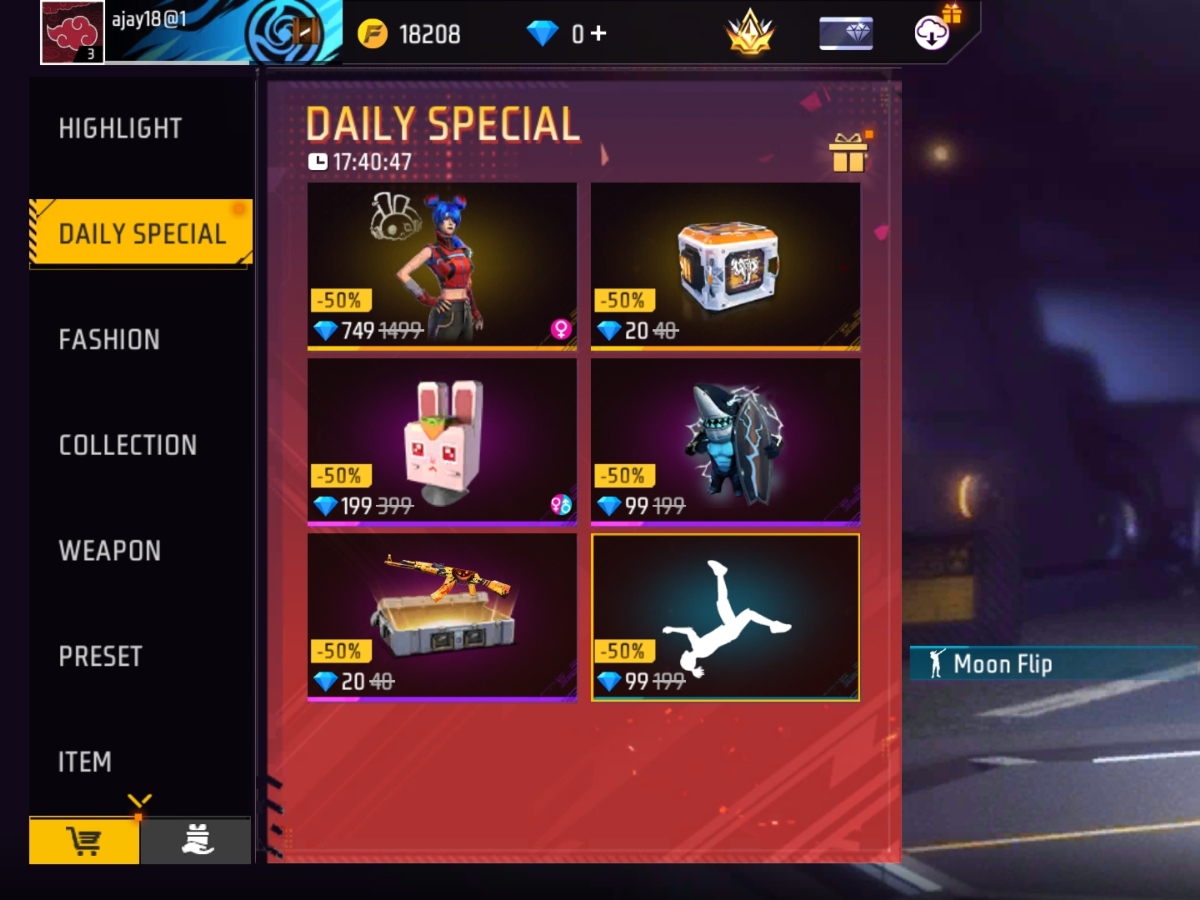Select the orange loot crate for 20 diamonds
This screenshot has width=1200, height=900.
pyautogui.click(x=725, y=265)
